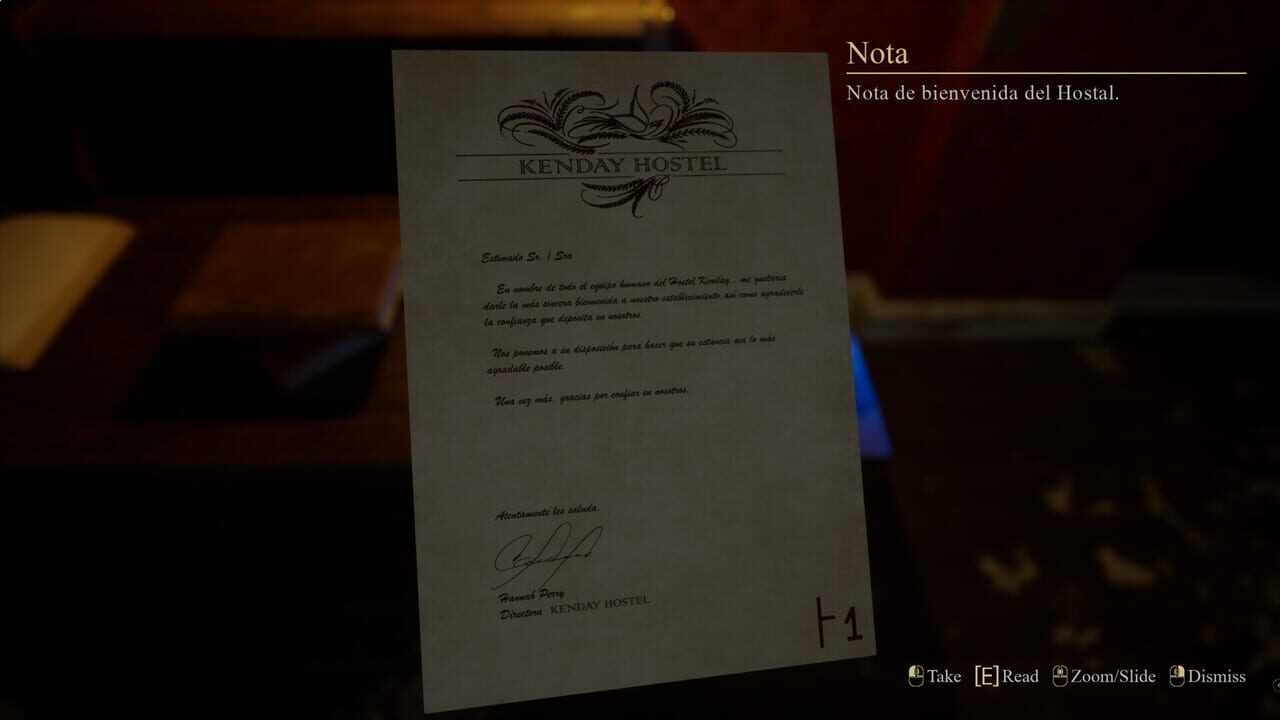Select the page number 1 marker
This screenshot has width=1280, height=720.
pyautogui.click(x=840, y=620)
